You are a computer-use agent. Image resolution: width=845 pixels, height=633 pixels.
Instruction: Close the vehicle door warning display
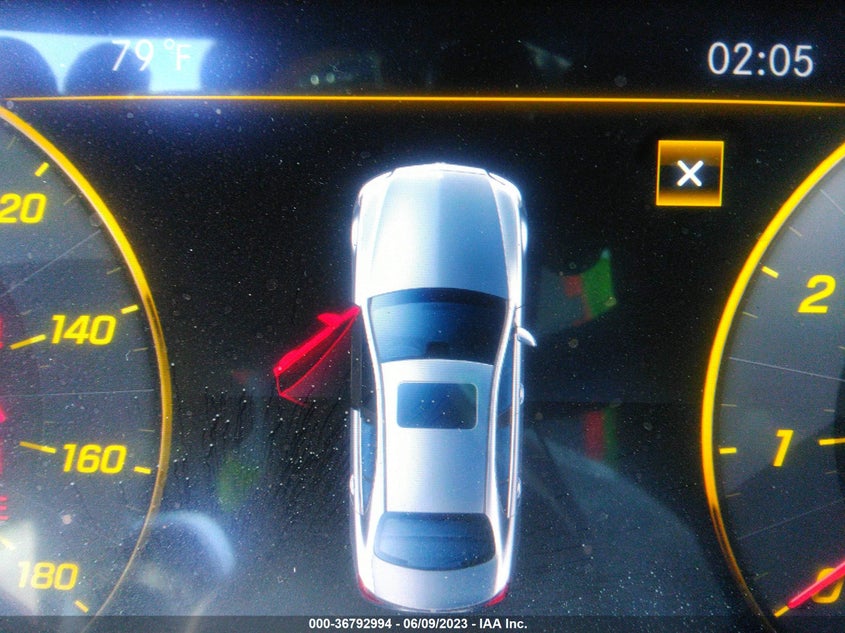pyautogui.click(x=689, y=174)
